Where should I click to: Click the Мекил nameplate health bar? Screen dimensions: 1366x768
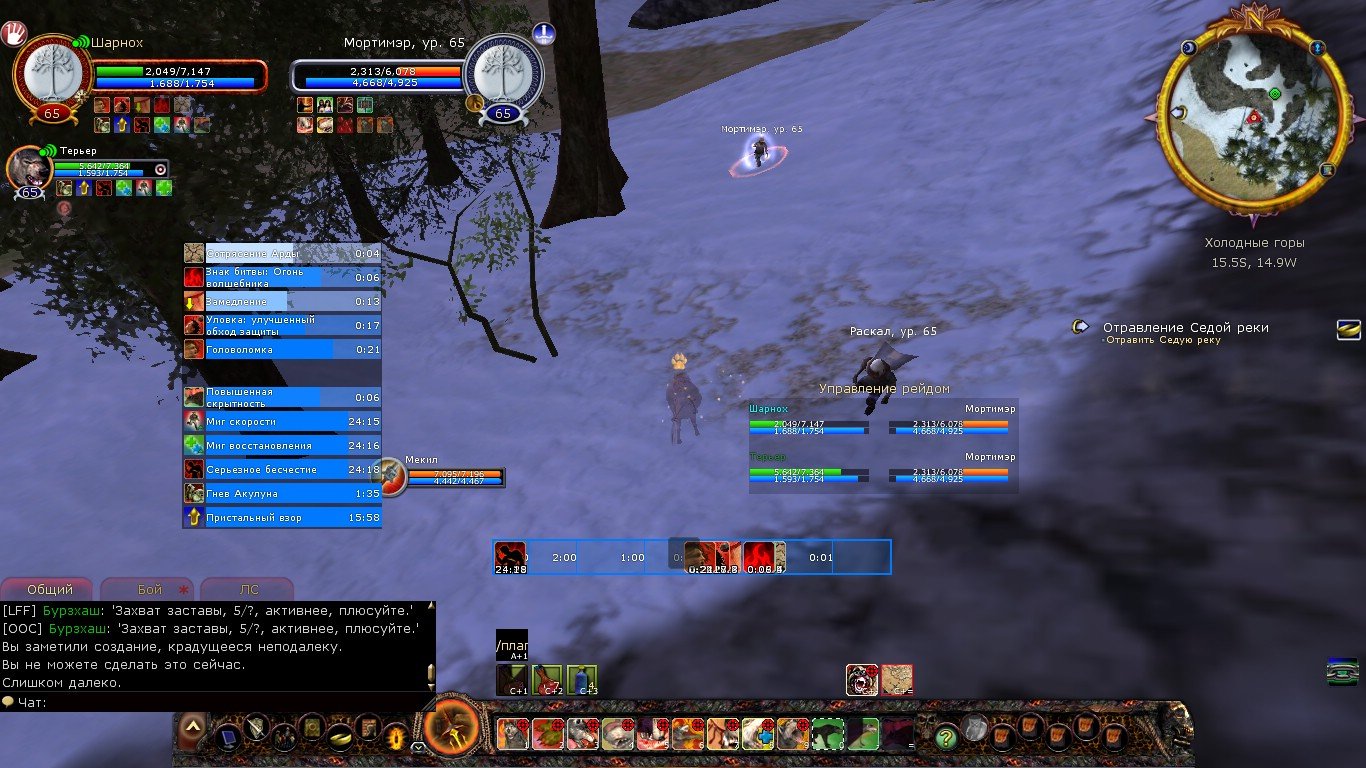tap(453, 473)
